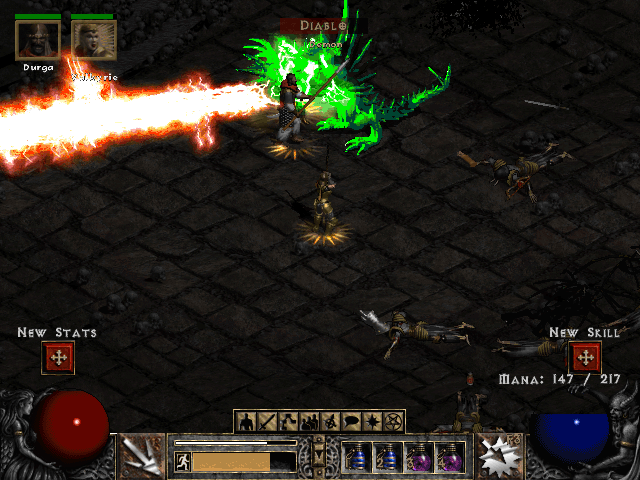
Task: Open the New Stats allocation button
Action: 57,357
